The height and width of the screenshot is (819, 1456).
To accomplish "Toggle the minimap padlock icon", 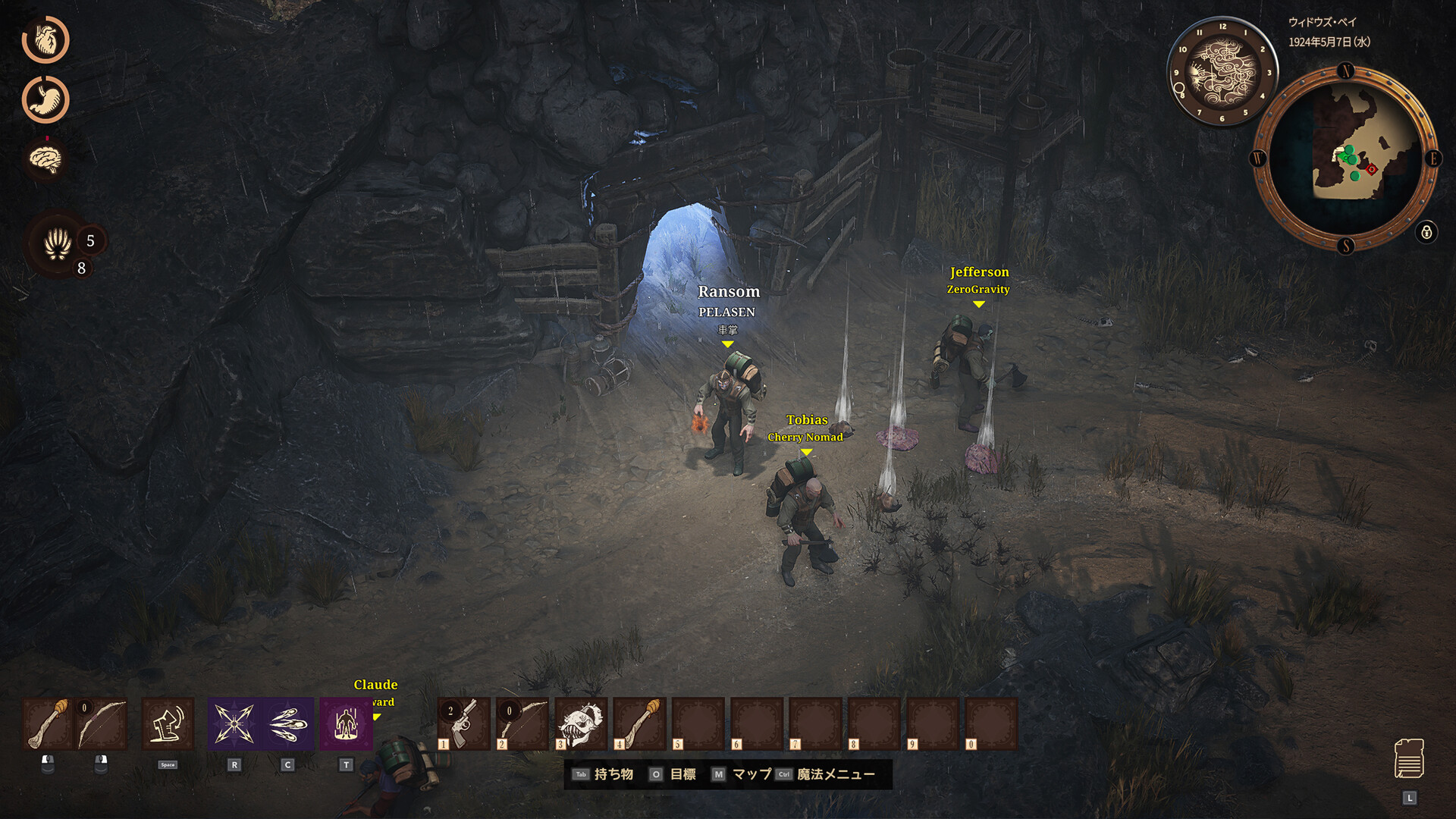I will 1426,232.
